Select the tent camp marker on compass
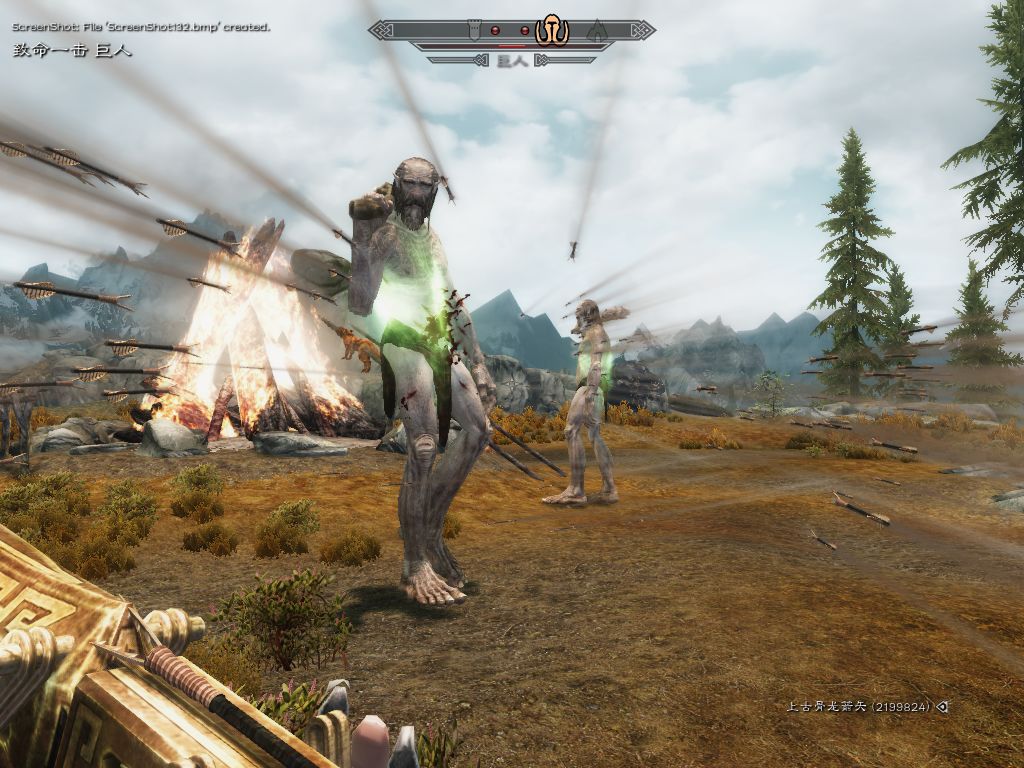Viewport: 1024px width, 768px height. click(597, 30)
